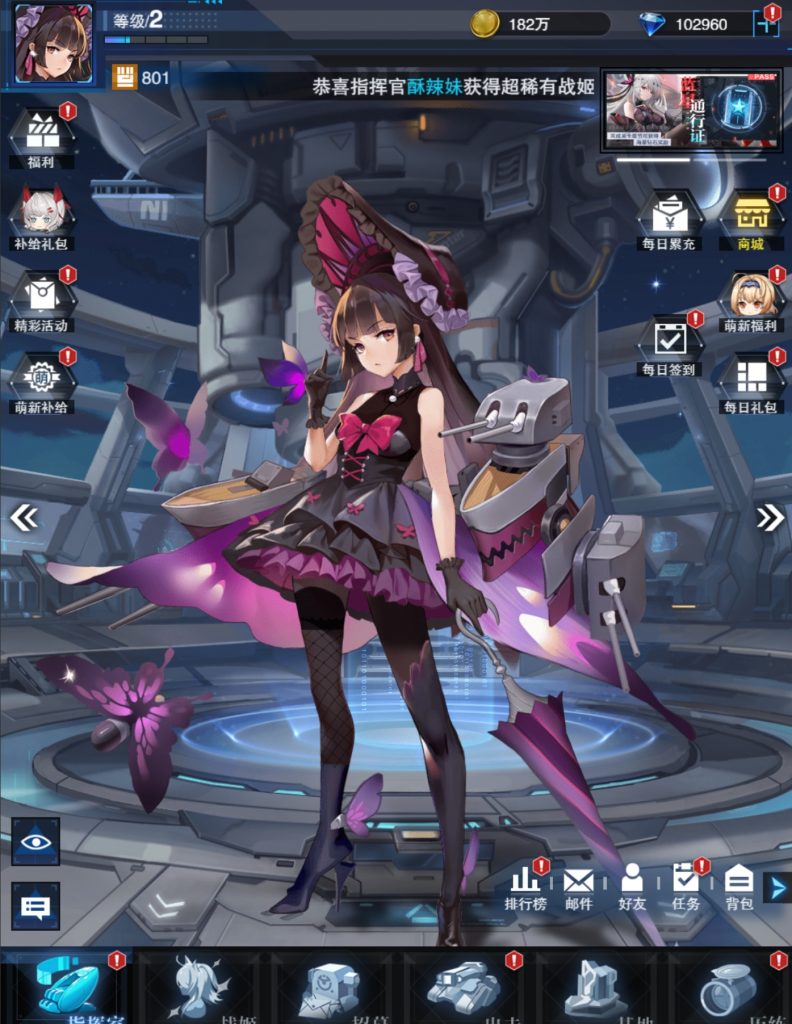Open the 背包 backpack inventory

(x=739, y=886)
